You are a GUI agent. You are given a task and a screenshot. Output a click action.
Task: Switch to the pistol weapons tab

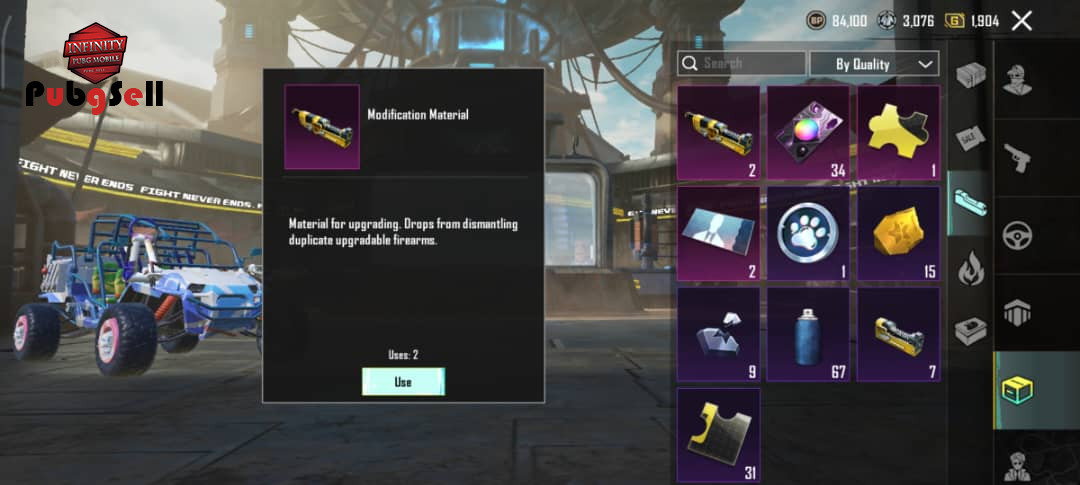1018,159
